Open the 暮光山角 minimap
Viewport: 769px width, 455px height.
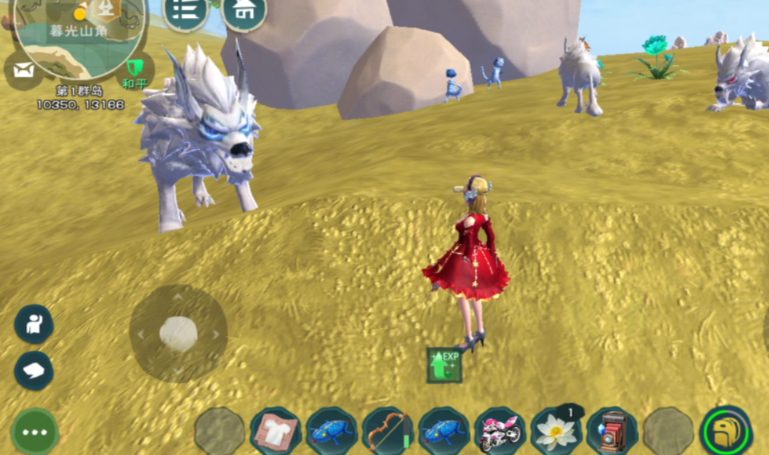tap(82, 30)
